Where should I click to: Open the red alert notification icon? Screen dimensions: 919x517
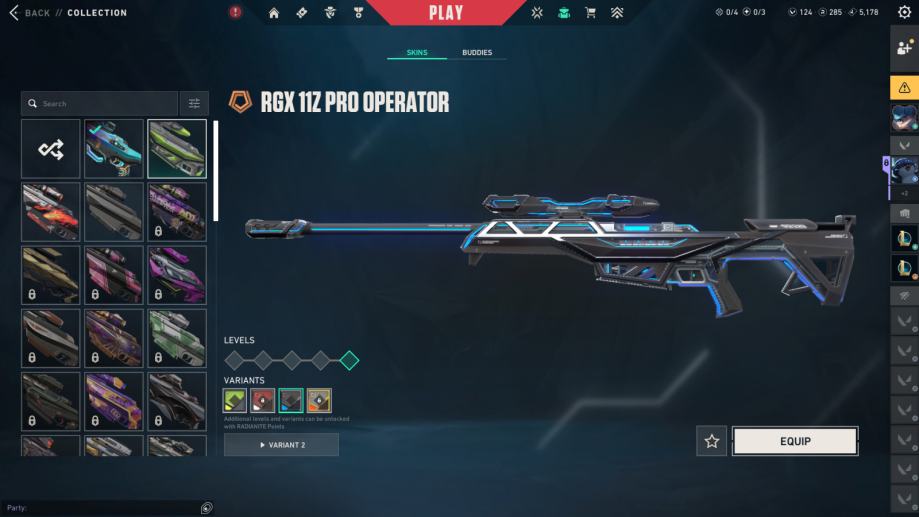tap(235, 13)
